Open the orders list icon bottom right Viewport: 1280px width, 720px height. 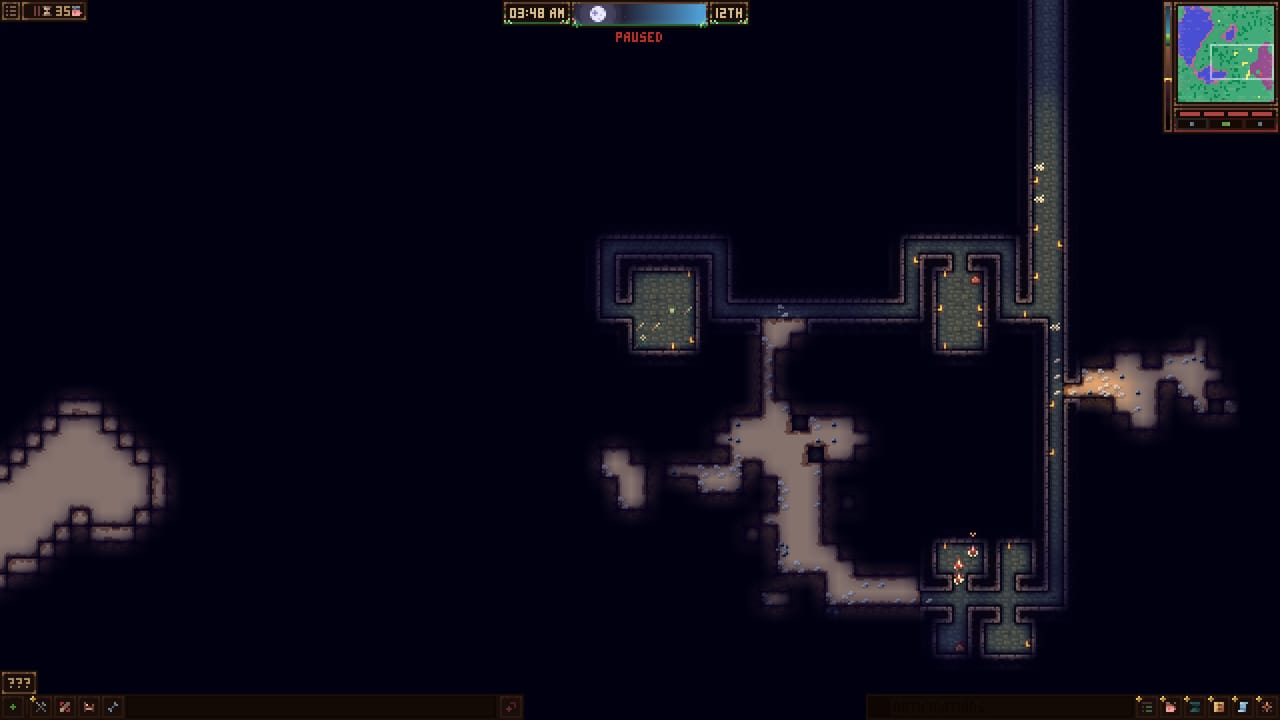[1146, 707]
